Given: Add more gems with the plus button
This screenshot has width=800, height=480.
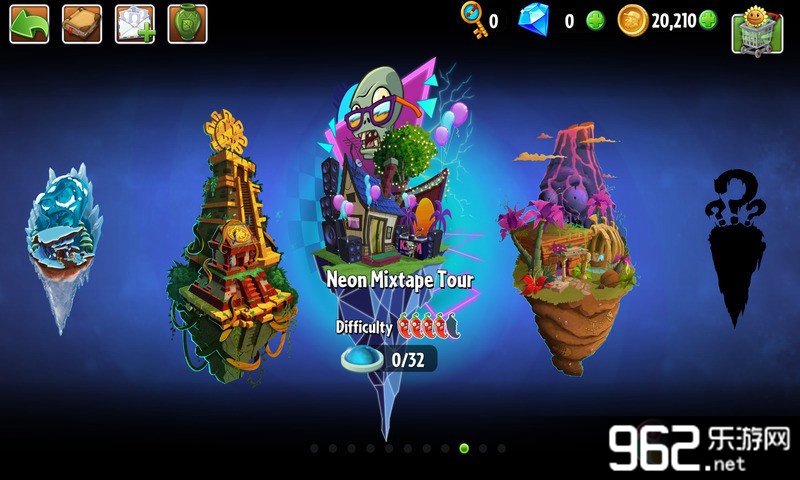Looking at the screenshot, I should [595, 20].
